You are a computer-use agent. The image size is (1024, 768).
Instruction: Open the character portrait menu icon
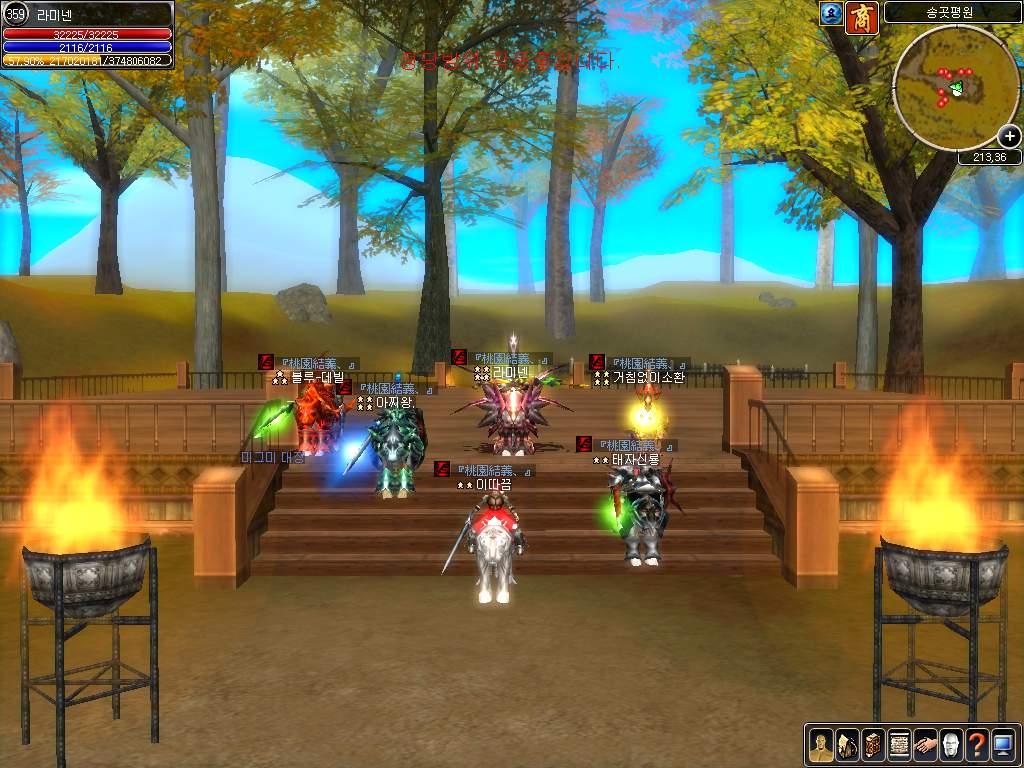click(821, 744)
